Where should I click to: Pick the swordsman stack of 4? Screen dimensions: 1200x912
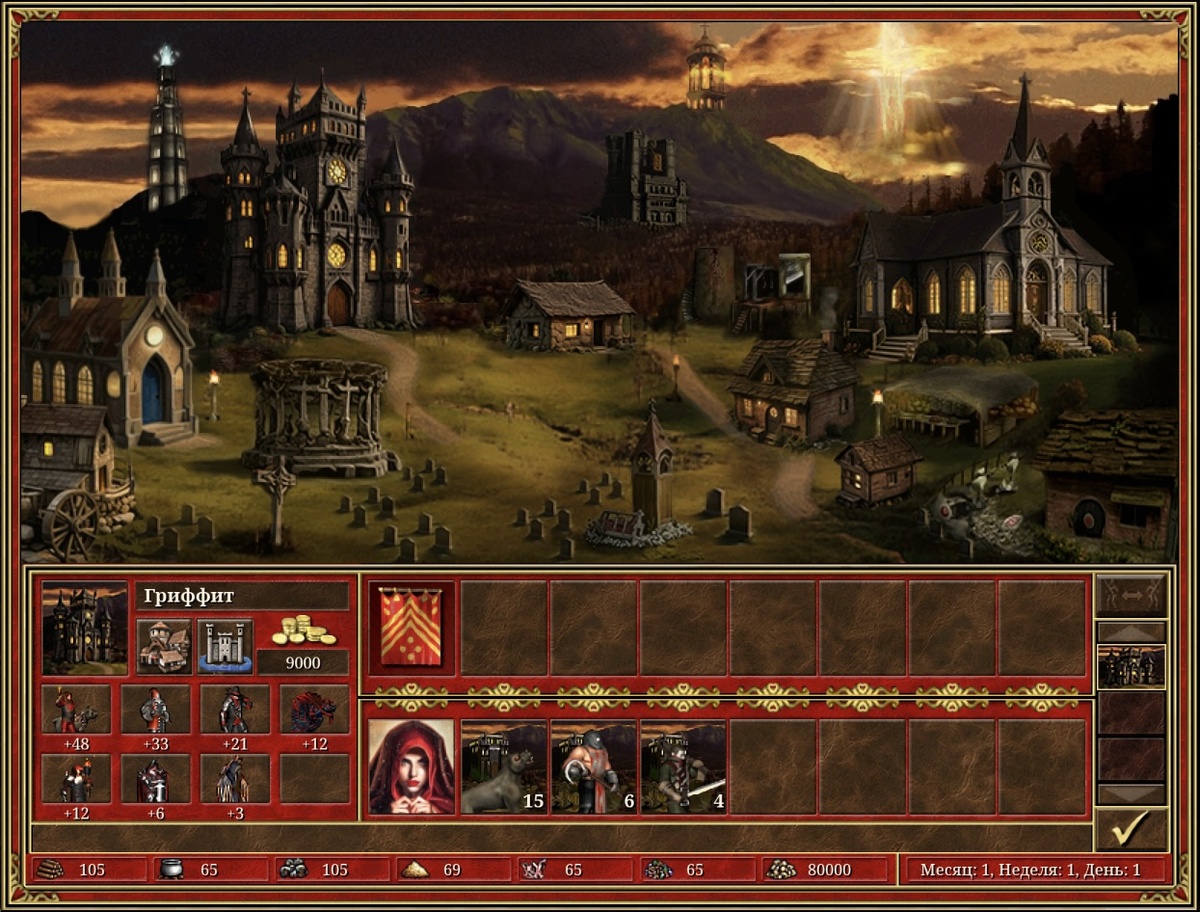[683, 766]
